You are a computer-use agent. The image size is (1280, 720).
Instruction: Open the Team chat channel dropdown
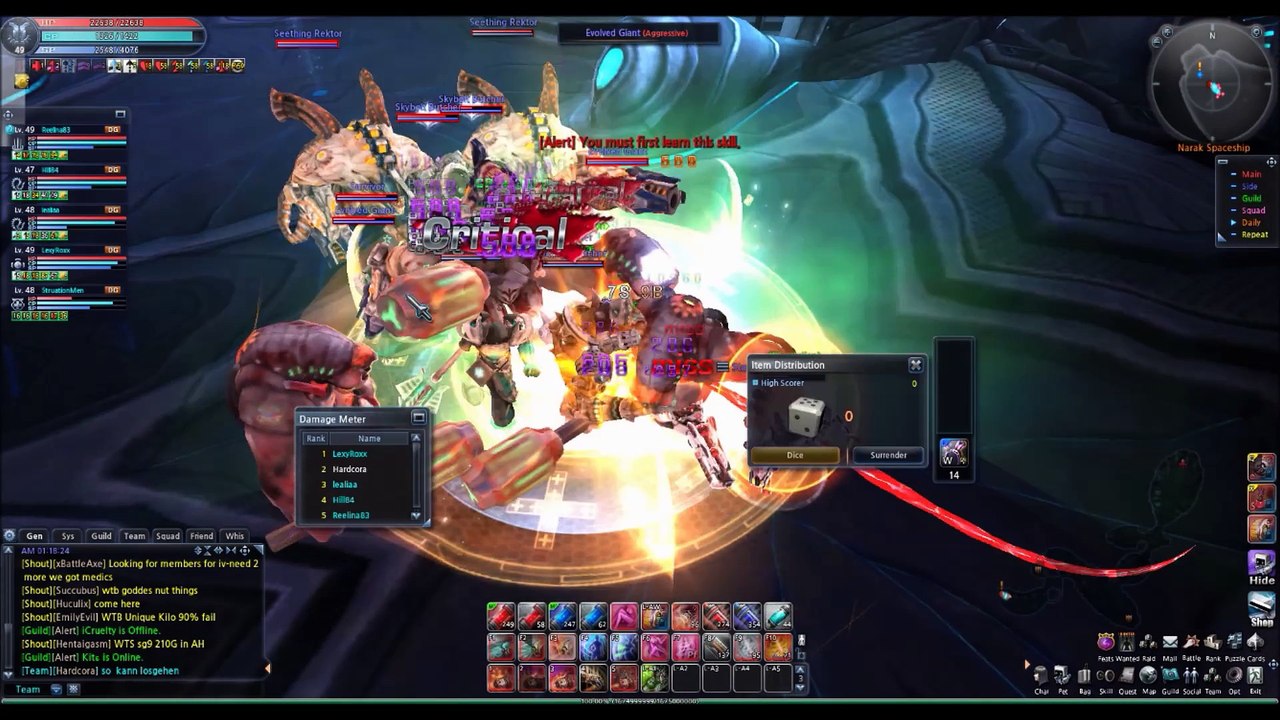[x=28, y=689]
